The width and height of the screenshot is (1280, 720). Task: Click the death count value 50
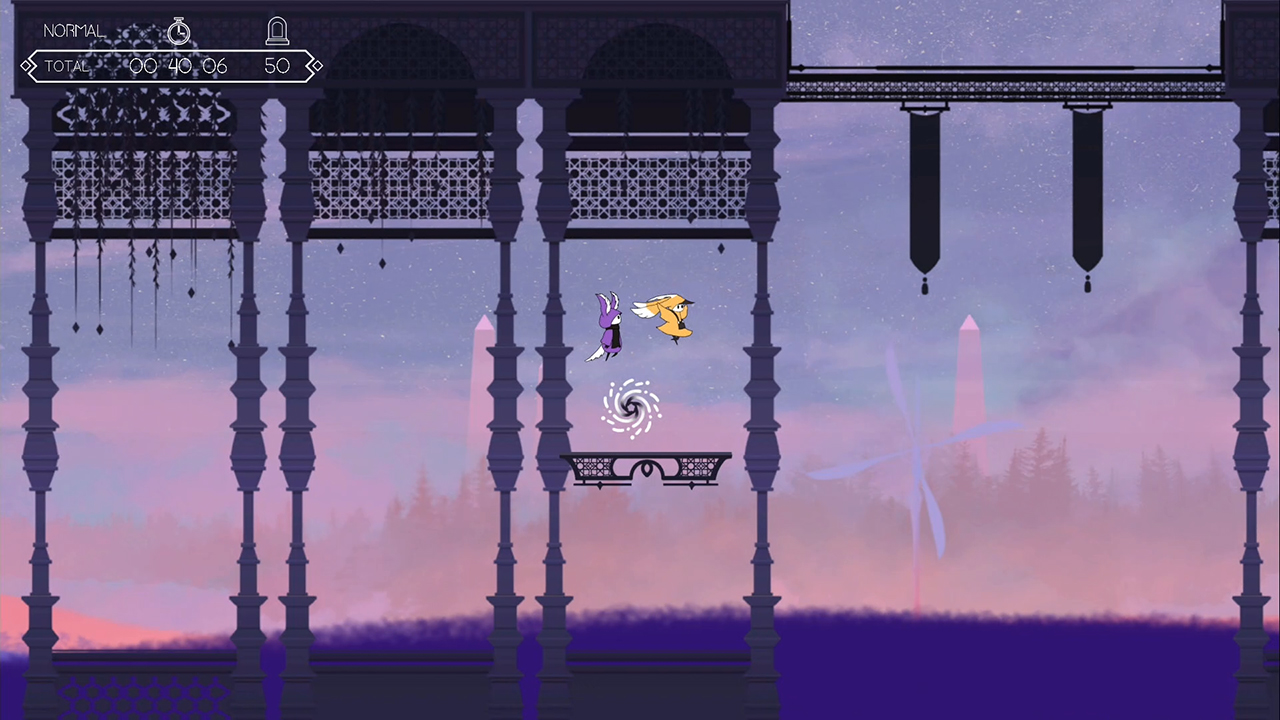[277, 66]
